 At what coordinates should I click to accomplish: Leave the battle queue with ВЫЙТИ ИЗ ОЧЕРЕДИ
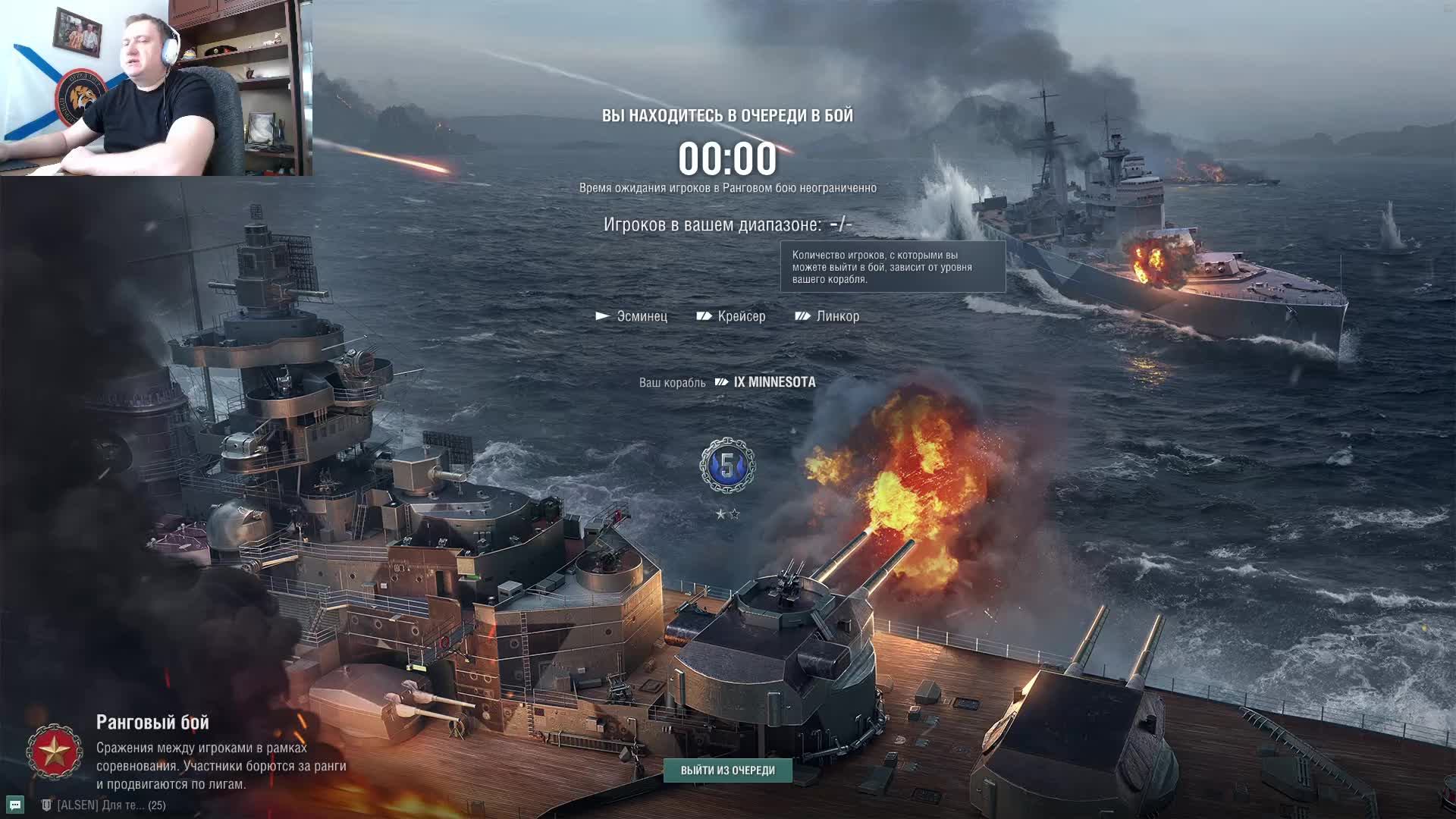(727, 770)
